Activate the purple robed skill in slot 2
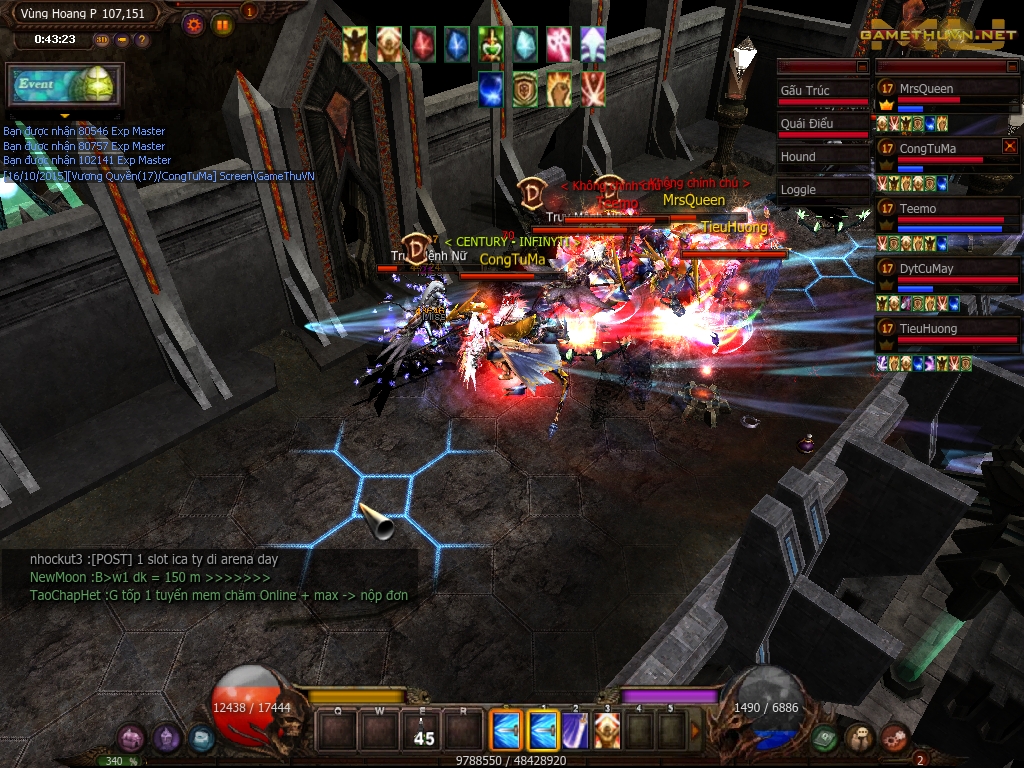 tap(575, 731)
